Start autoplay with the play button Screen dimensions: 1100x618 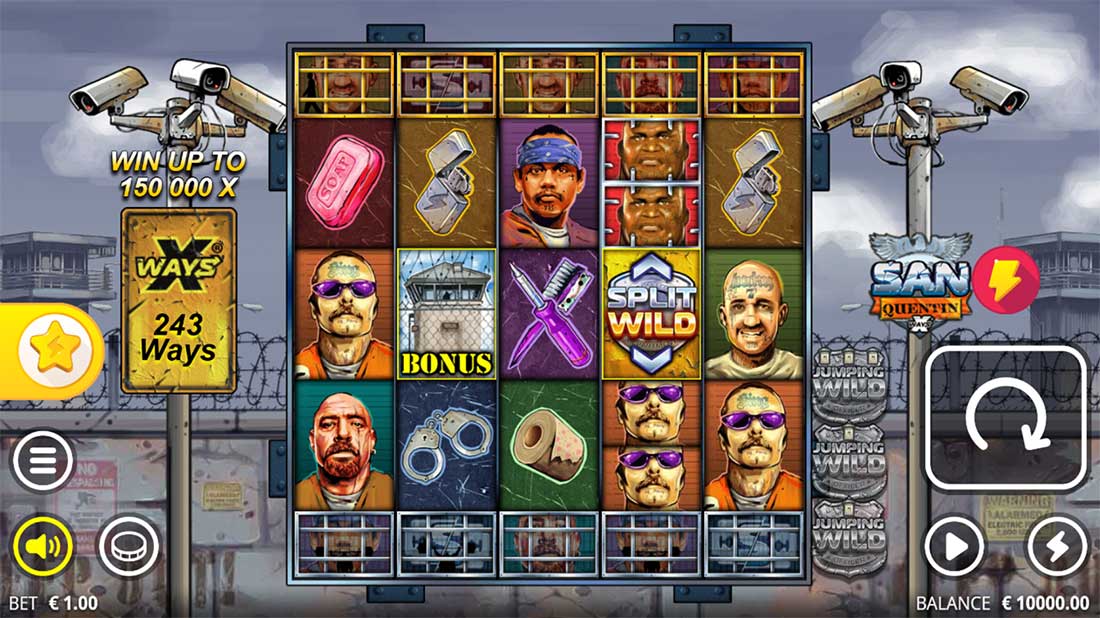(954, 546)
